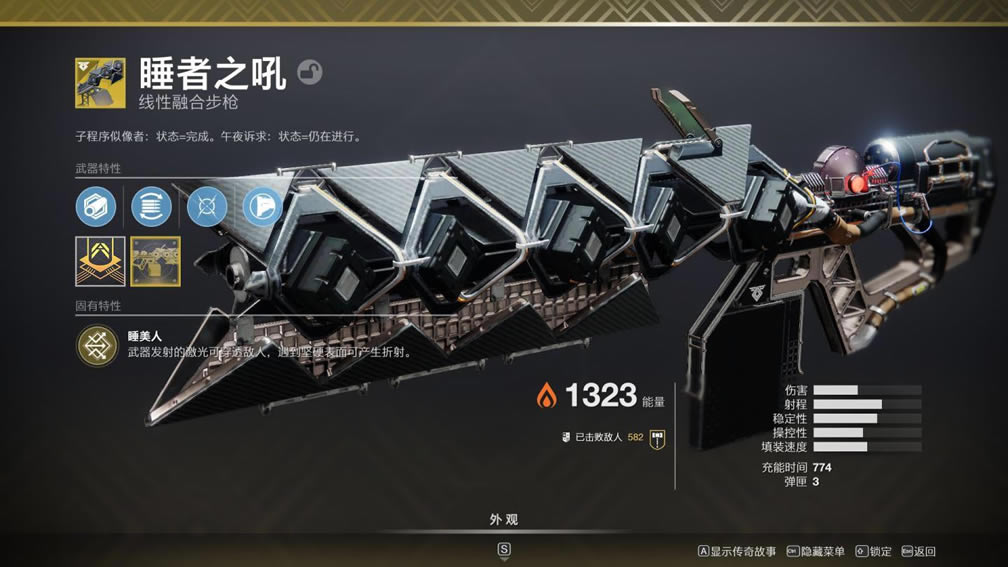The image size is (1008, 567).
Task: Open the gold-bordered weapon ornament slot
Action: point(155,261)
